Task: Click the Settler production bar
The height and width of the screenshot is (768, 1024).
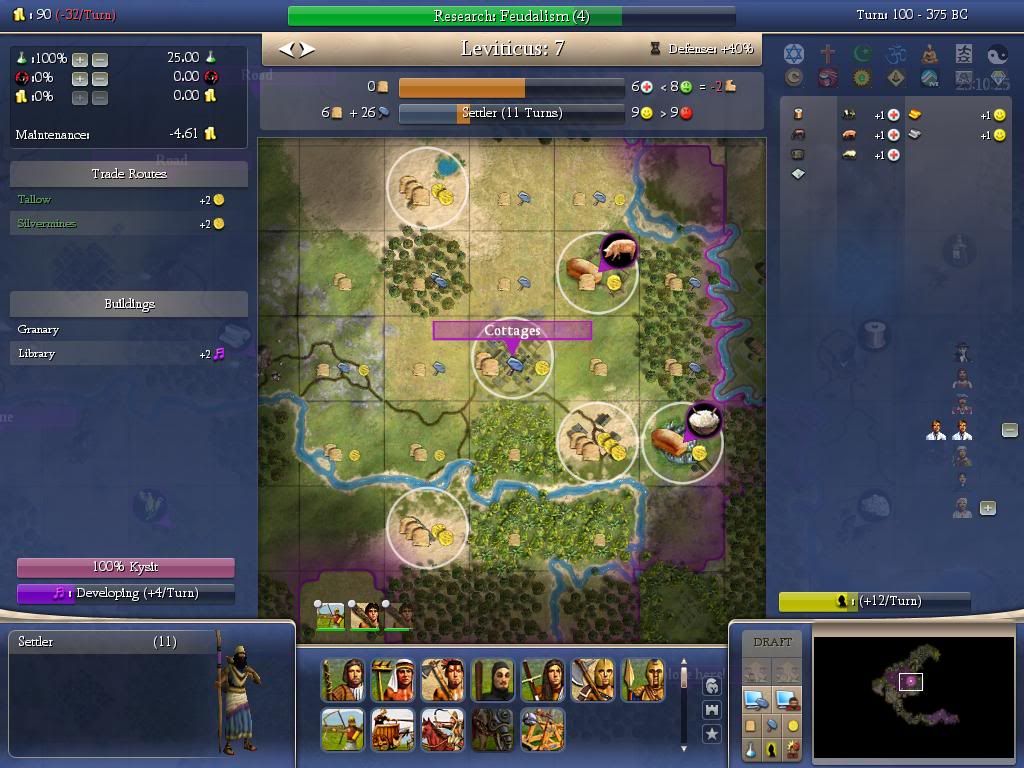Action: [511, 113]
